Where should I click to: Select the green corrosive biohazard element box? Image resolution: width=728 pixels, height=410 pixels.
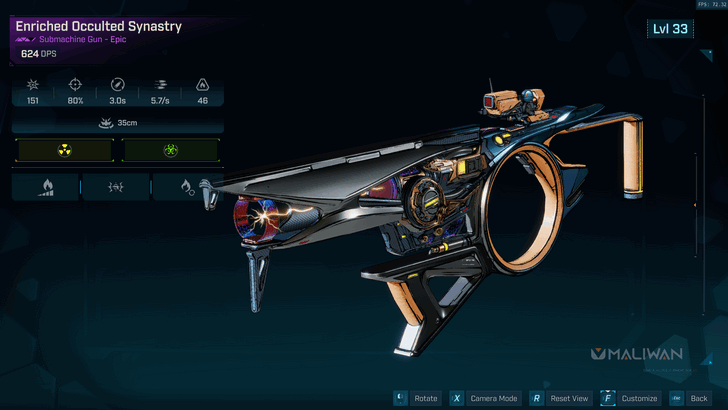170,151
